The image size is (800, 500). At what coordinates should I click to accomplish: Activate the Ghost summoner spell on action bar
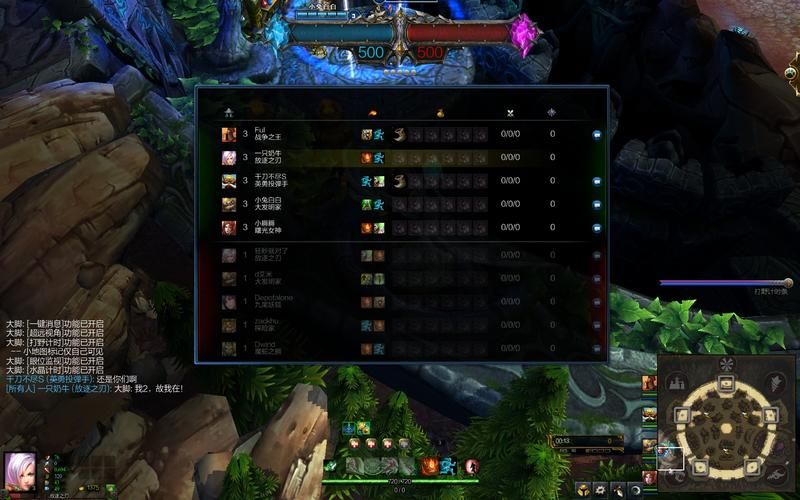(449, 466)
